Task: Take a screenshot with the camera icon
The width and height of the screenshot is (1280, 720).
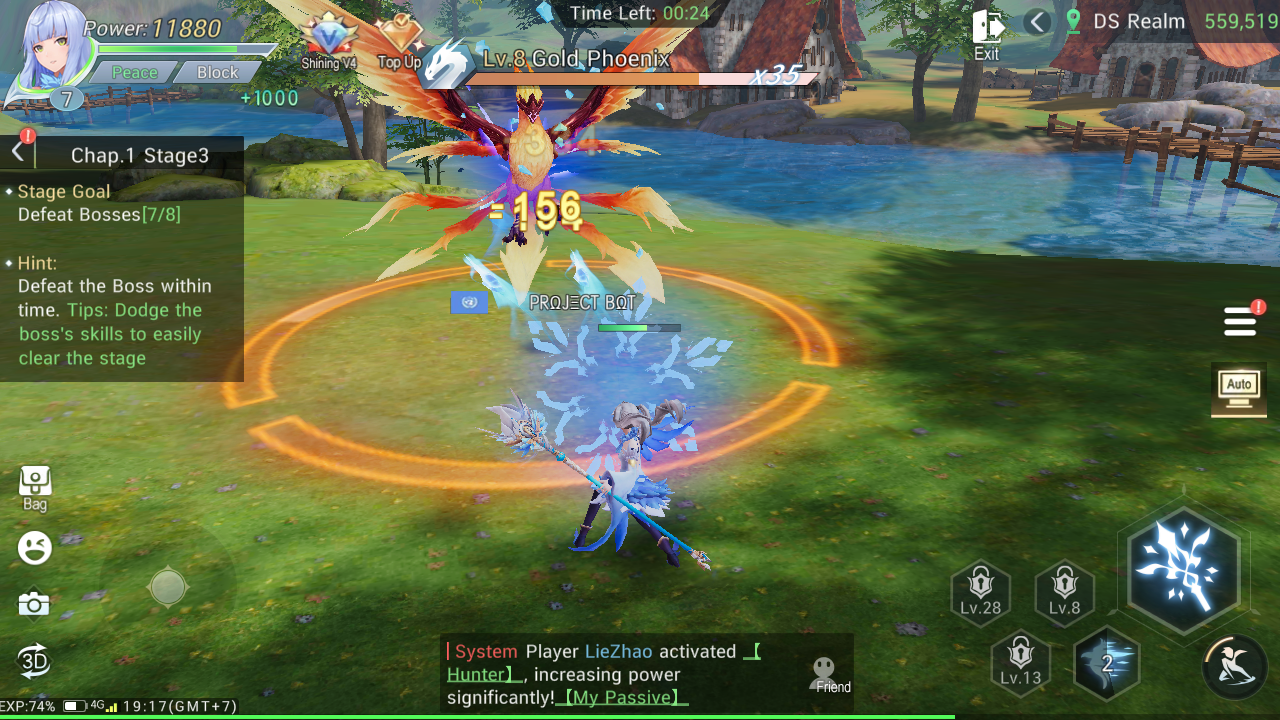Action: (x=34, y=604)
